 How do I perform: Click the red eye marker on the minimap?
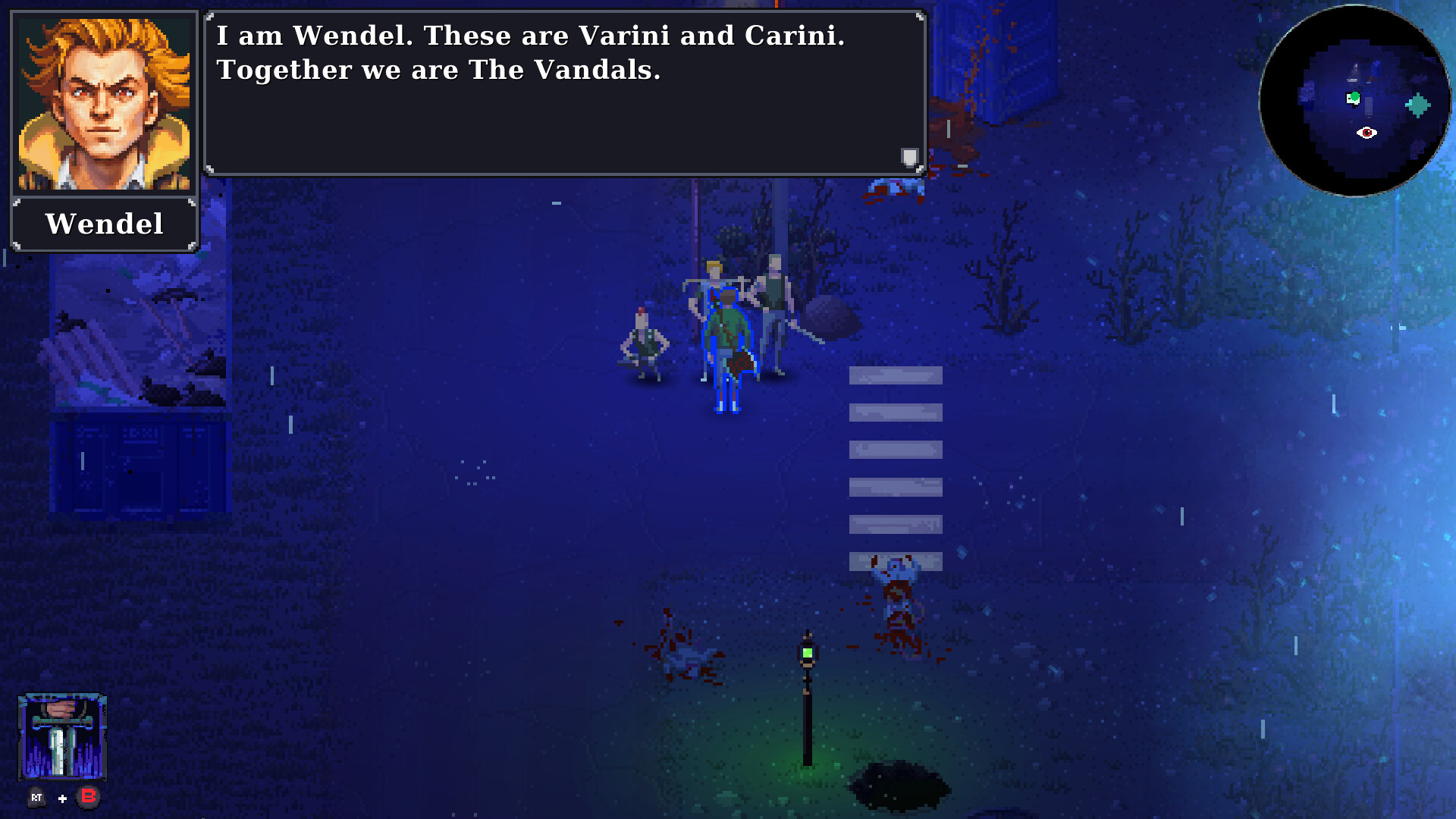click(1367, 133)
